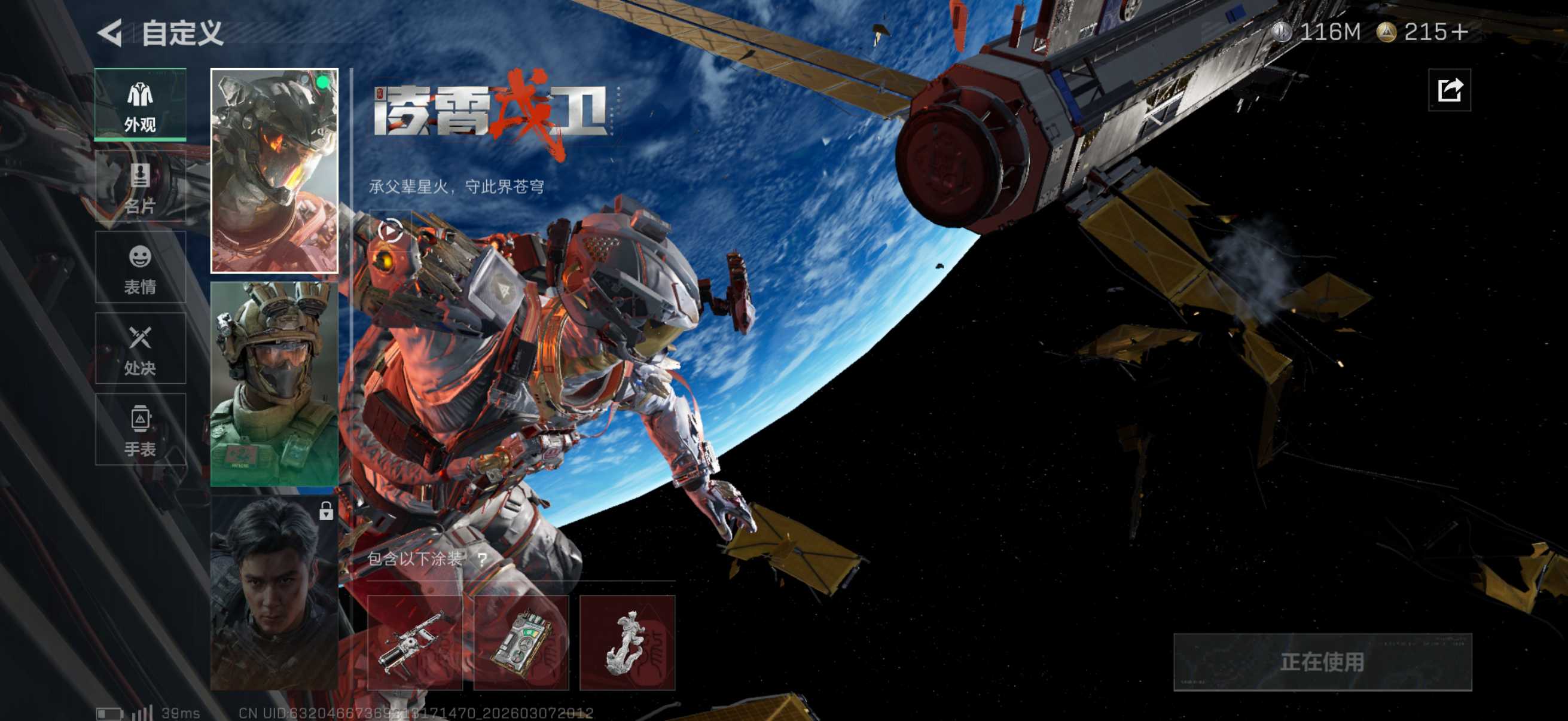This screenshot has width=1568, height=721.
Task: View the included weapon skin item
Action: [x=414, y=643]
